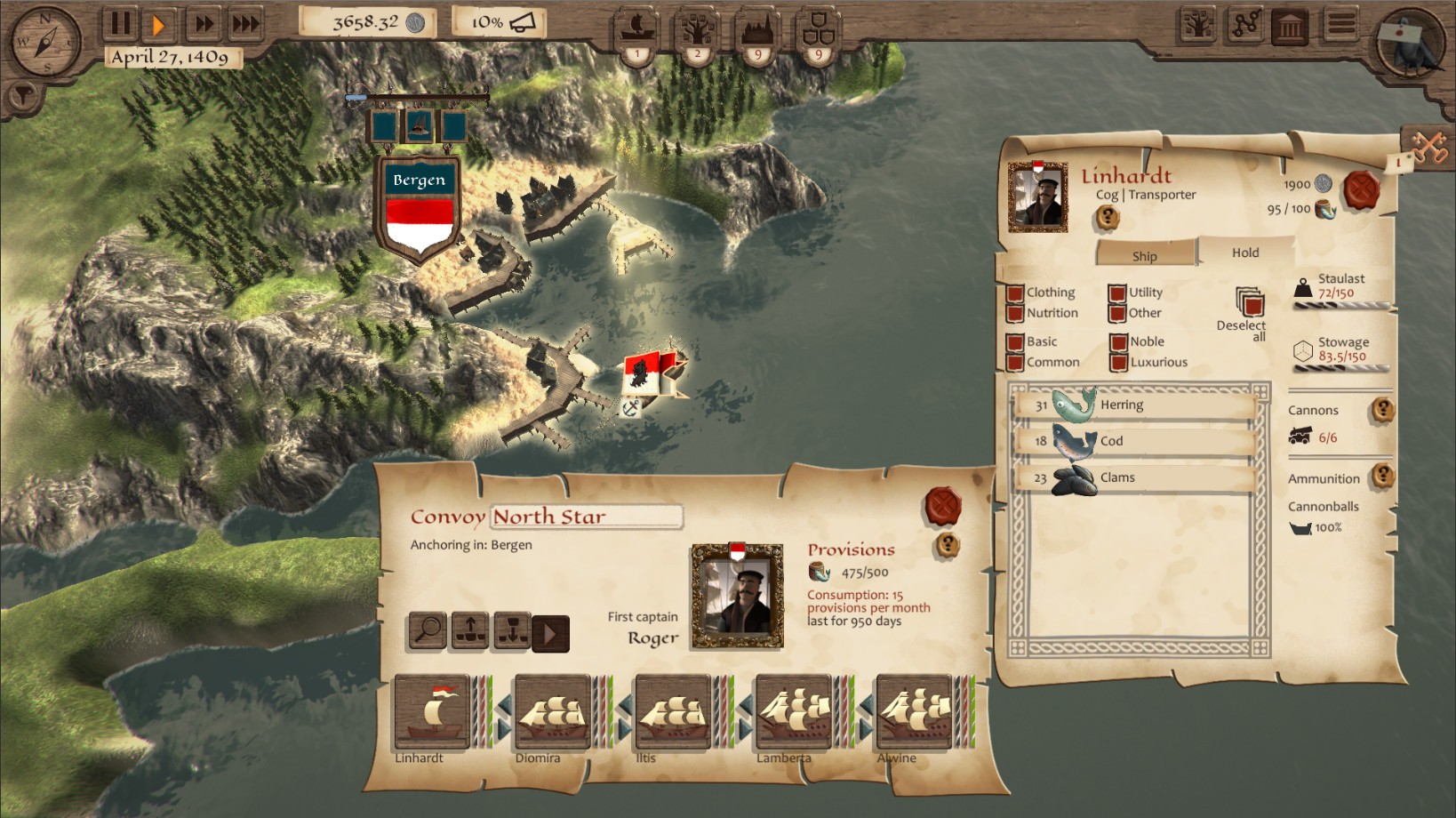
Task: Open the main menu with three bars
Action: 1341,25
